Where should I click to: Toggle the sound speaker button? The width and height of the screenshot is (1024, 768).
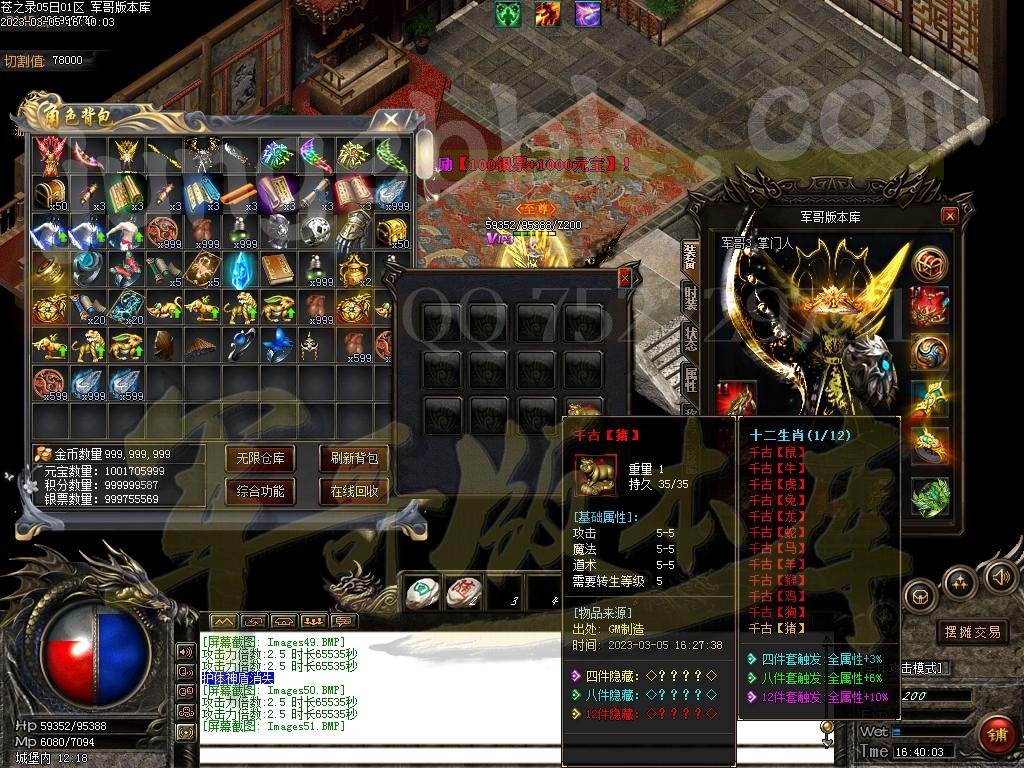[1000, 577]
